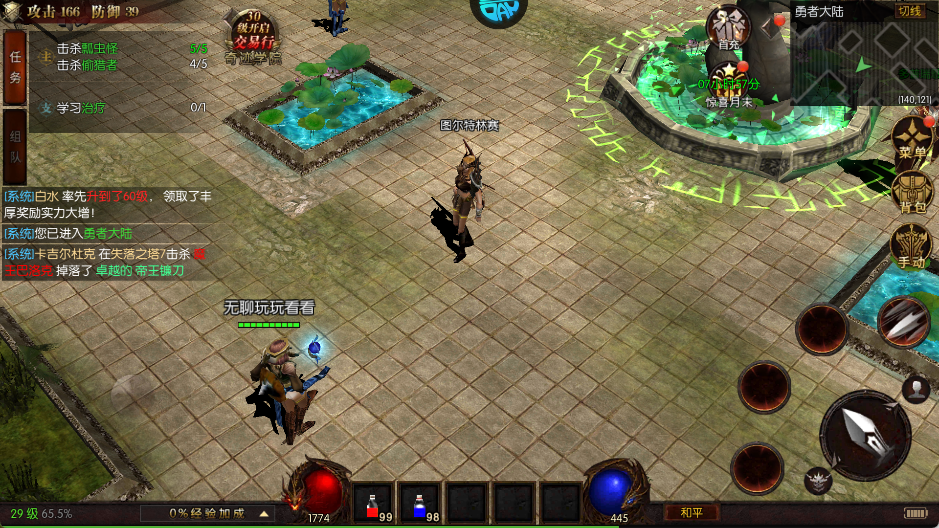This screenshot has width=939, height=528.
Task: Open the 背包 backpack
Action: point(912,193)
